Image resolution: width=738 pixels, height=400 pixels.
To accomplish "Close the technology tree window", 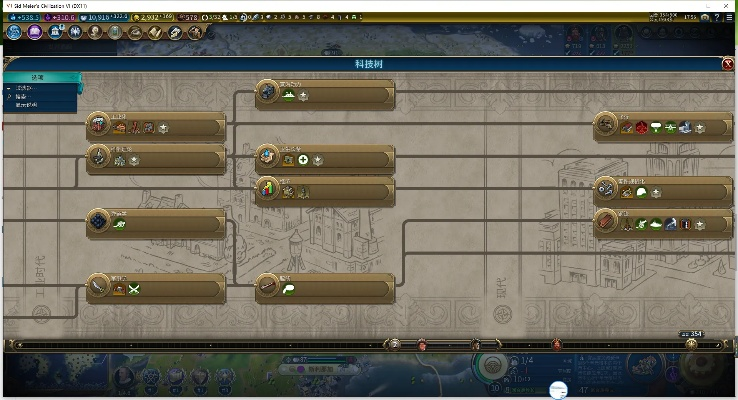I will tap(727, 64).
